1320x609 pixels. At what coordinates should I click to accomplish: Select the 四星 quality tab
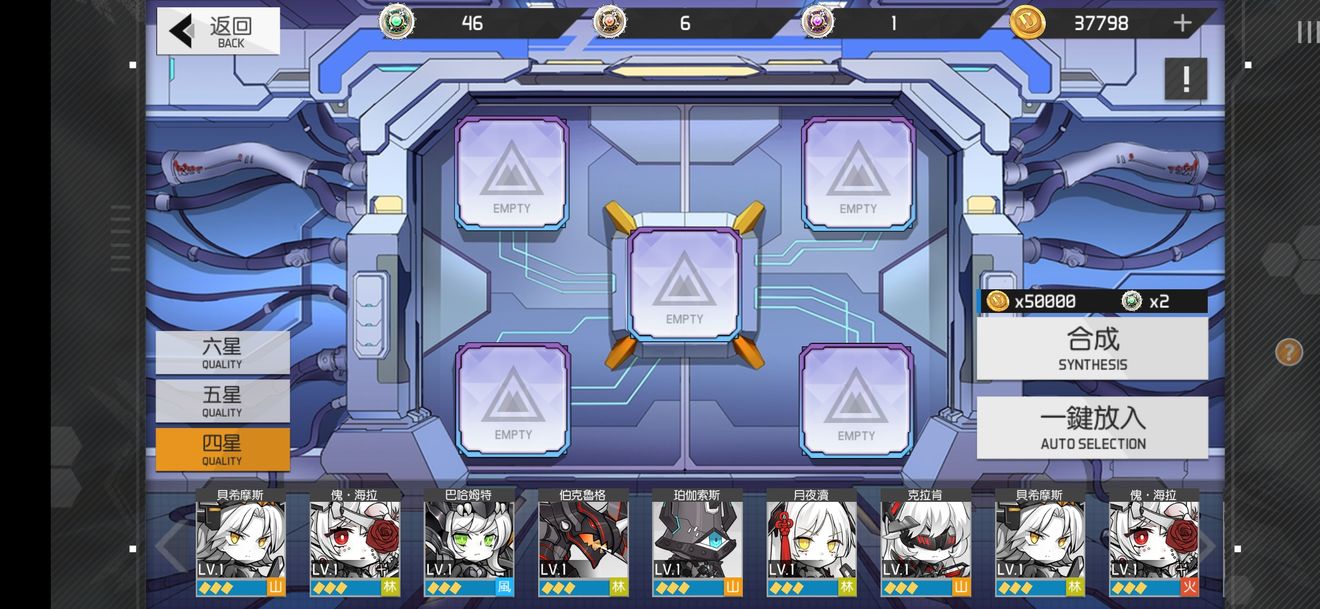(222, 449)
